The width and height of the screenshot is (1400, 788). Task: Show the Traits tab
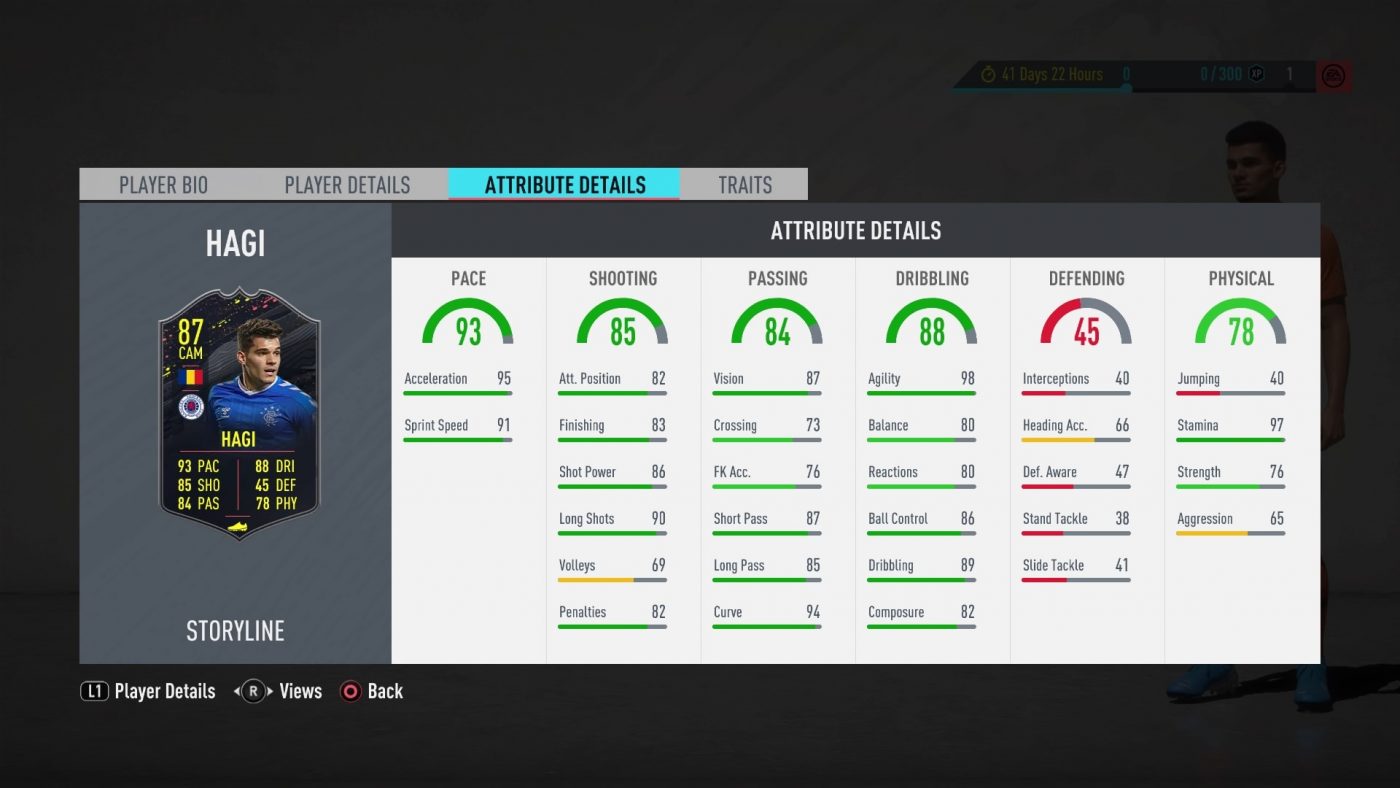745,185
